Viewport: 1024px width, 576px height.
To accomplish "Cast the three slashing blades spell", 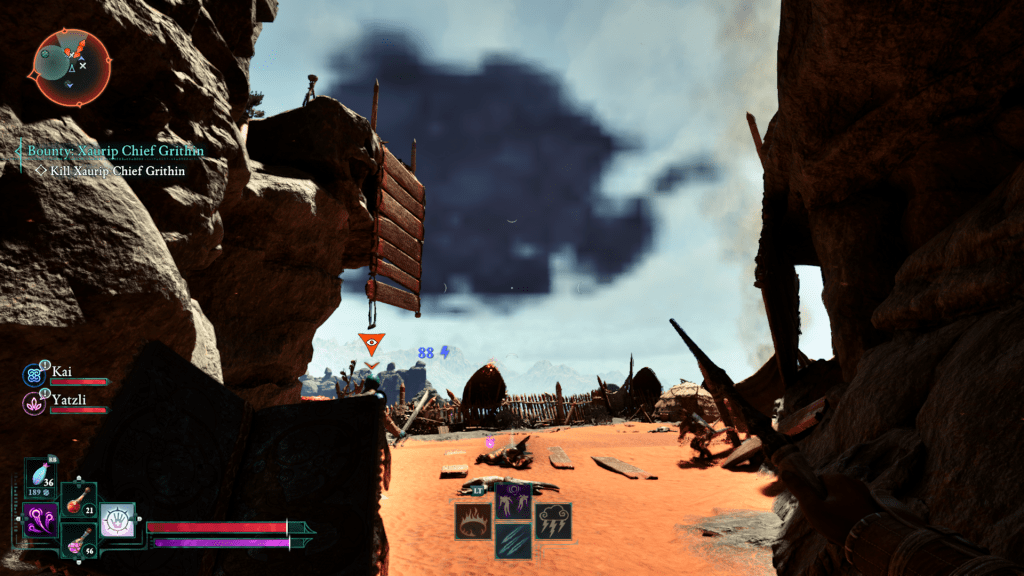I will (513, 541).
